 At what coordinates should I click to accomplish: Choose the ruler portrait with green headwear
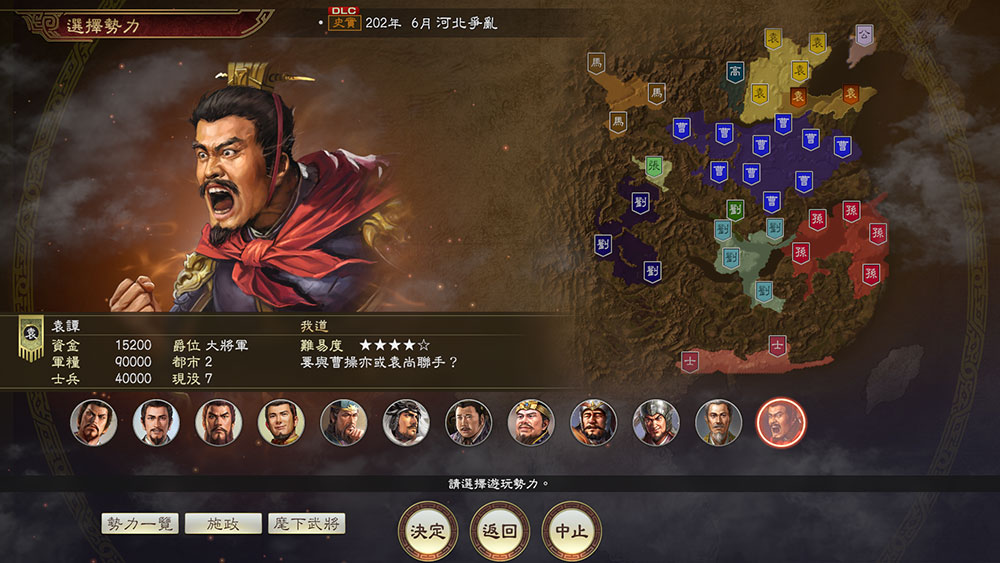343,422
